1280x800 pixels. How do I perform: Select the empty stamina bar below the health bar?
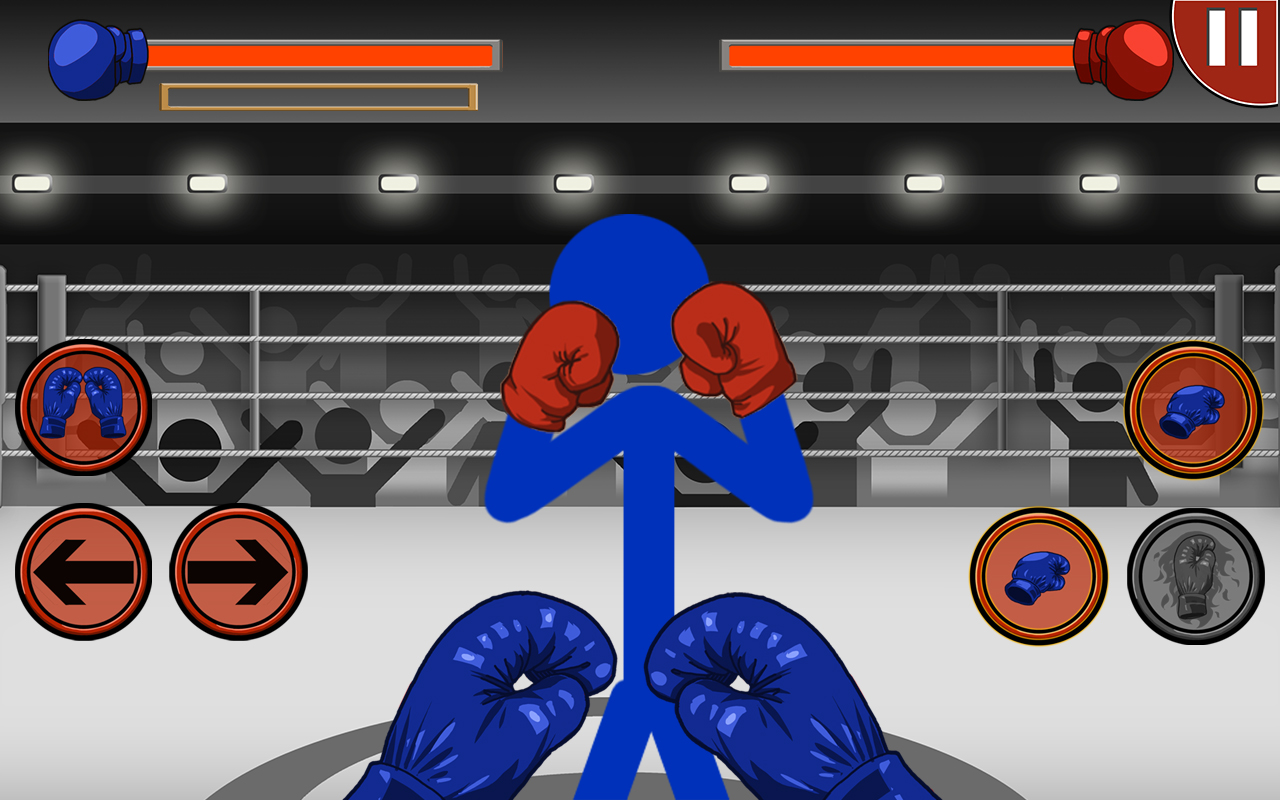pyautogui.click(x=320, y=96)
